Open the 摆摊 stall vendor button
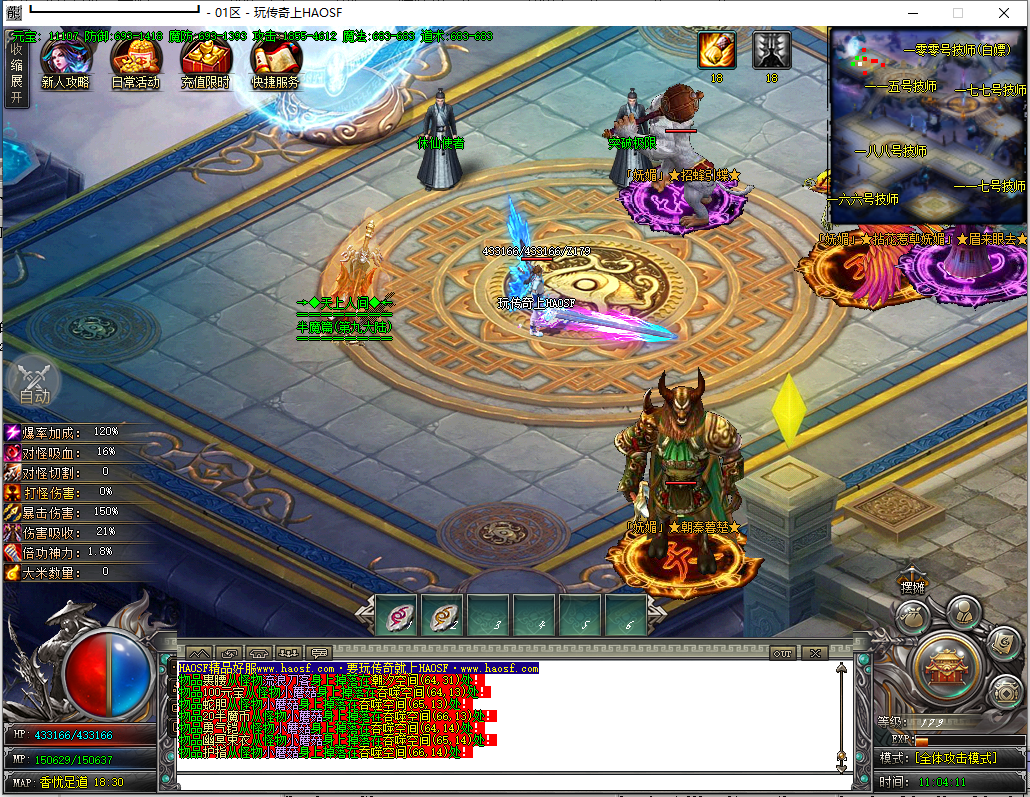The image size is (1030, 797). [x=910, y=585]
